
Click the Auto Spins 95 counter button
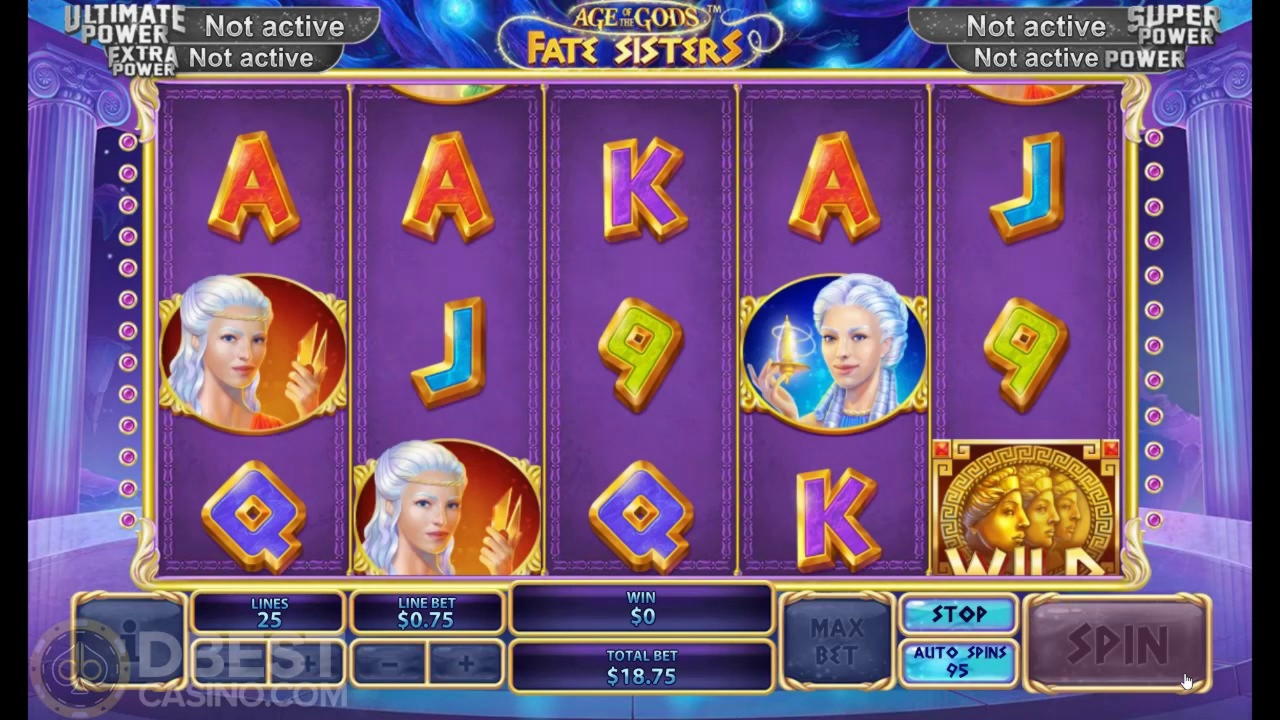click(x=958, y=662)
